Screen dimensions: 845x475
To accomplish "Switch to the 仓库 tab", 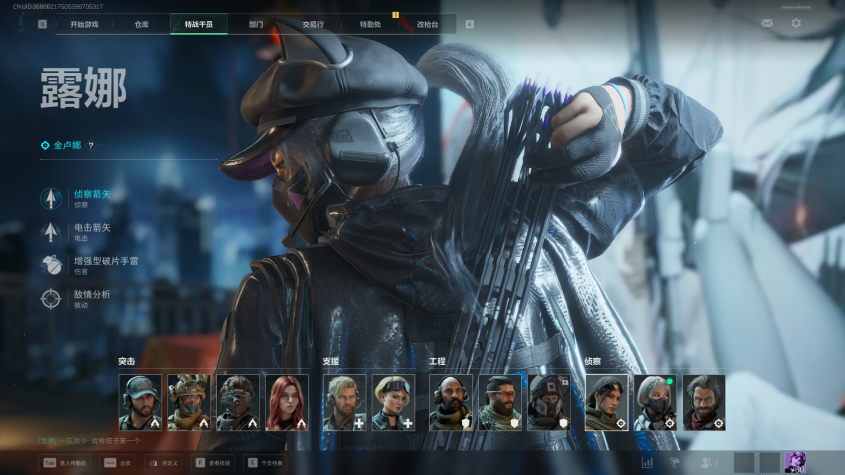I will [x=141, y=24].
